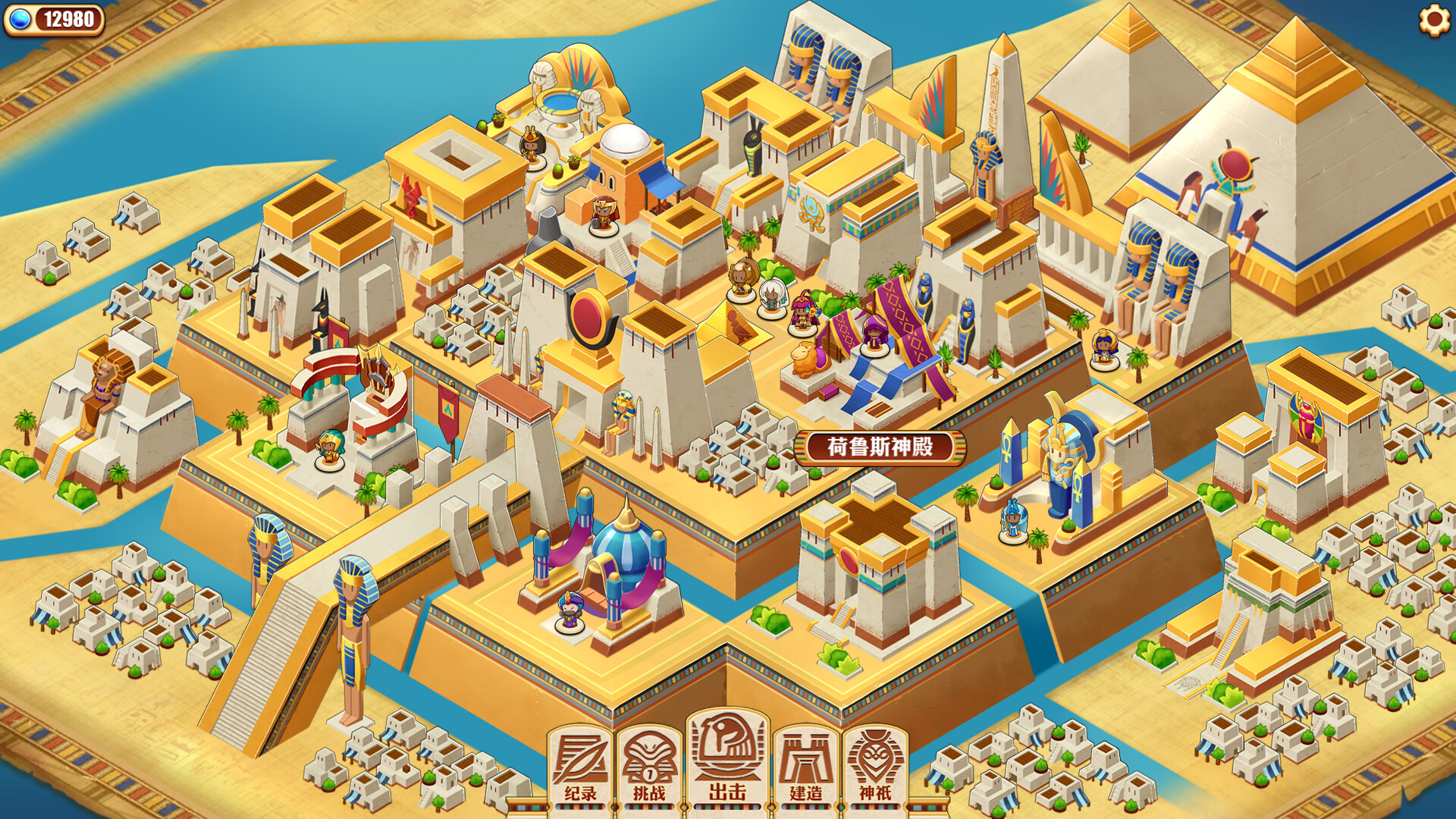Screen dimensions: 1456x819
Task: Select the turquoise character on the left pedestal
Action: coord(328,447)
